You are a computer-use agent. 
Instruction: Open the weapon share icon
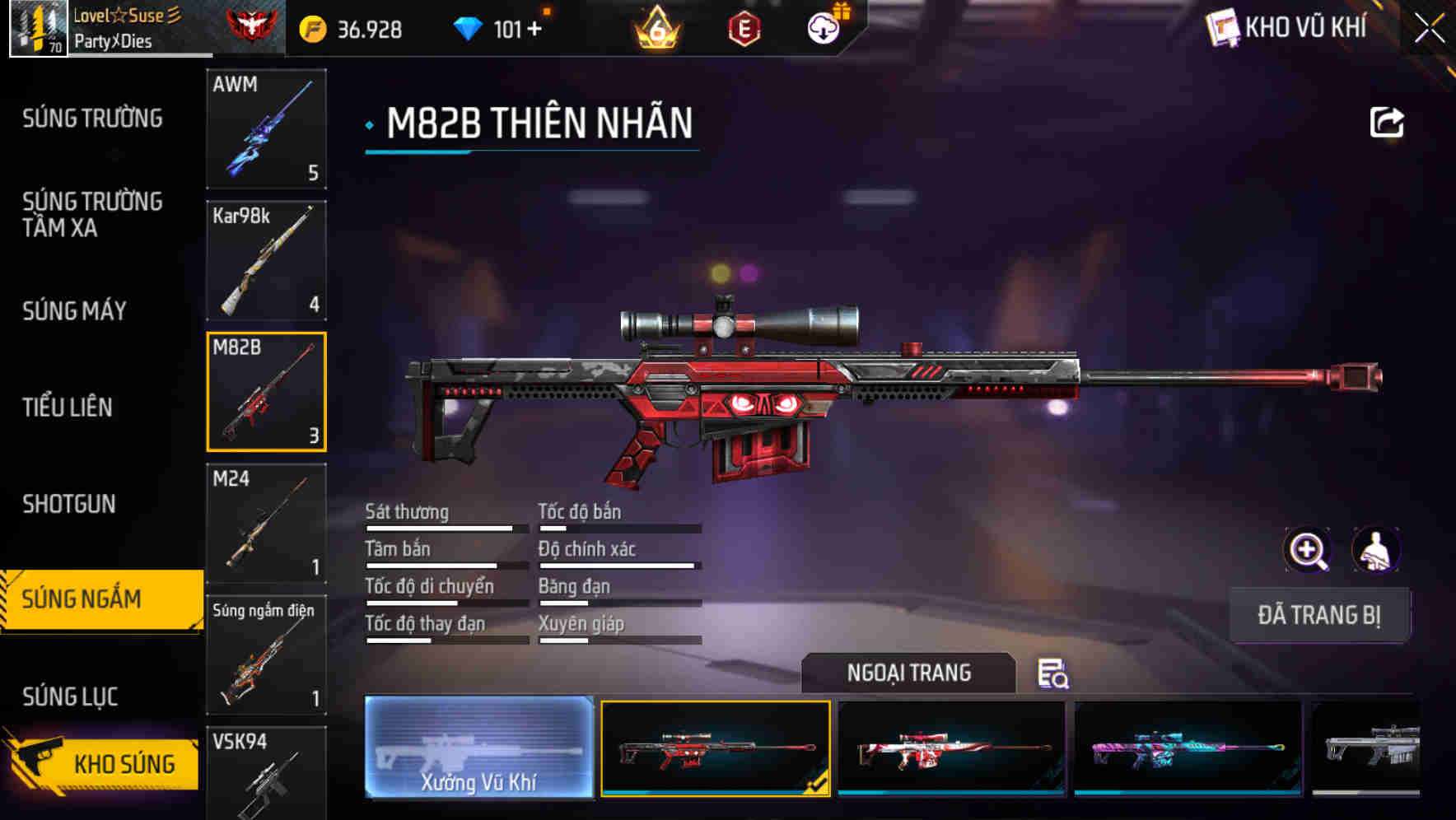pos(1388,122)
